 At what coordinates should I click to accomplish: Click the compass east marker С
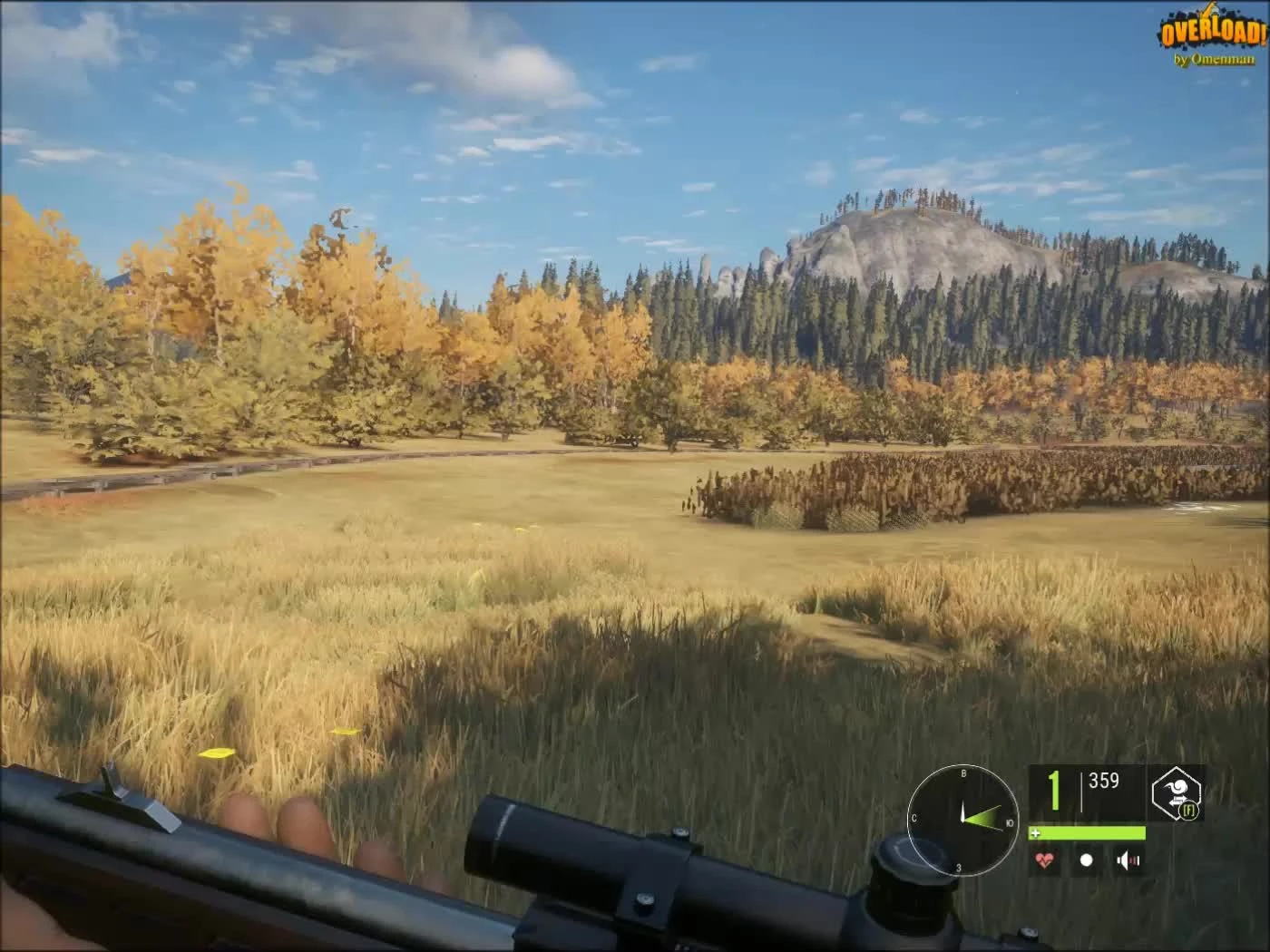tap(913, 819)
